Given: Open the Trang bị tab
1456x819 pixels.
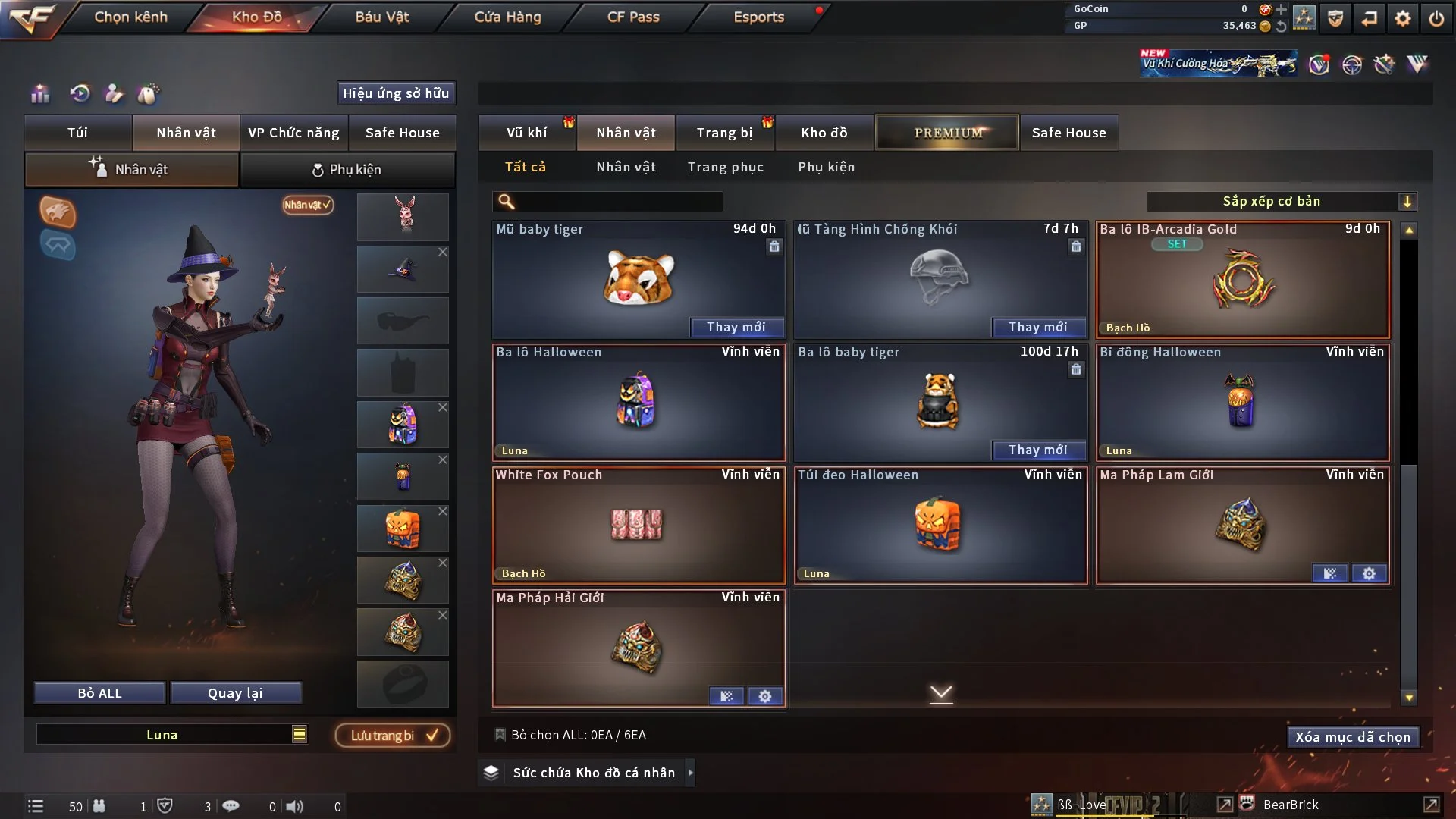Looking at the screenshot, I should [724, 133].
